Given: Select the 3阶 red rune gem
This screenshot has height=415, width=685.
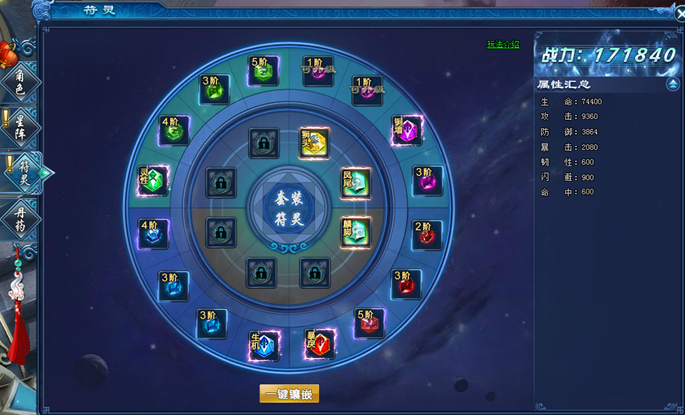Looking at the screenshot, I should [405, 285].
